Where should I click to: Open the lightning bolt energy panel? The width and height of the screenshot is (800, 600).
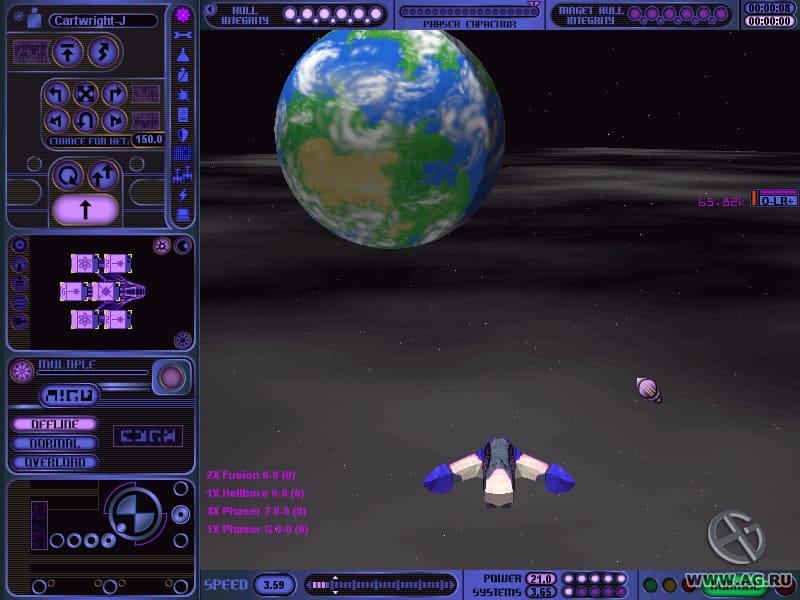(x=183, y=194)
